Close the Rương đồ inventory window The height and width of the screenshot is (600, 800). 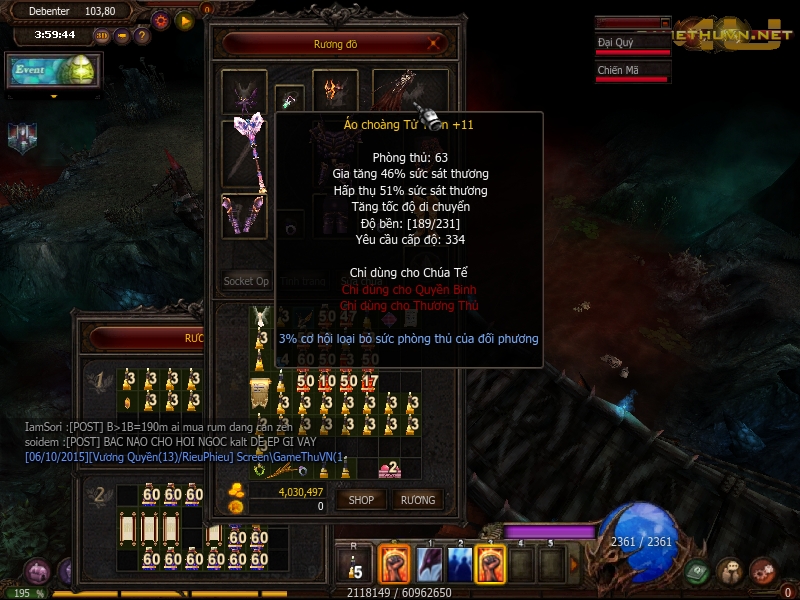[434, 44]
